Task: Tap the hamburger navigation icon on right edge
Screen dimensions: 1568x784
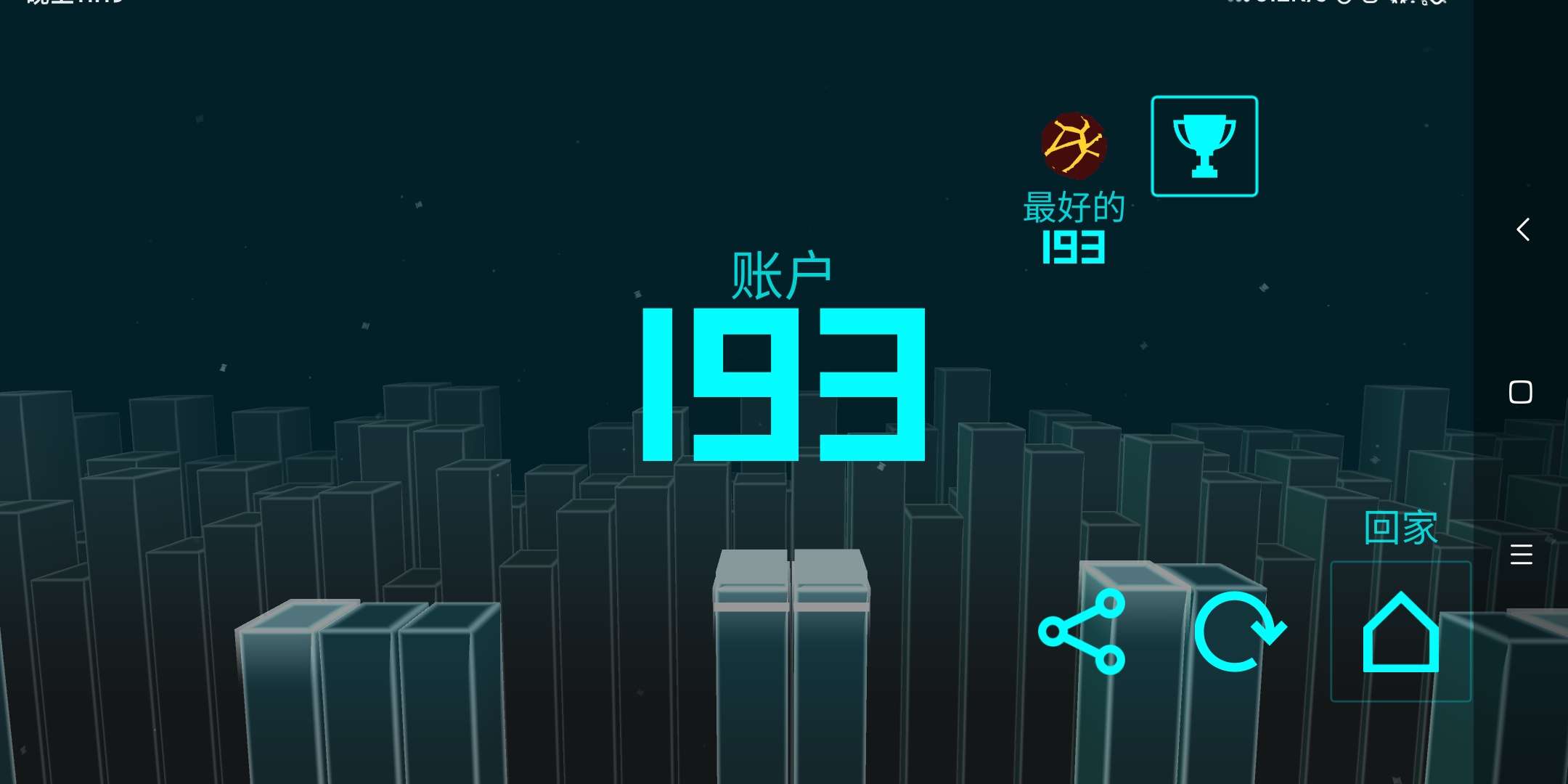Action: pyautogui.click(x=1523, y=554)
